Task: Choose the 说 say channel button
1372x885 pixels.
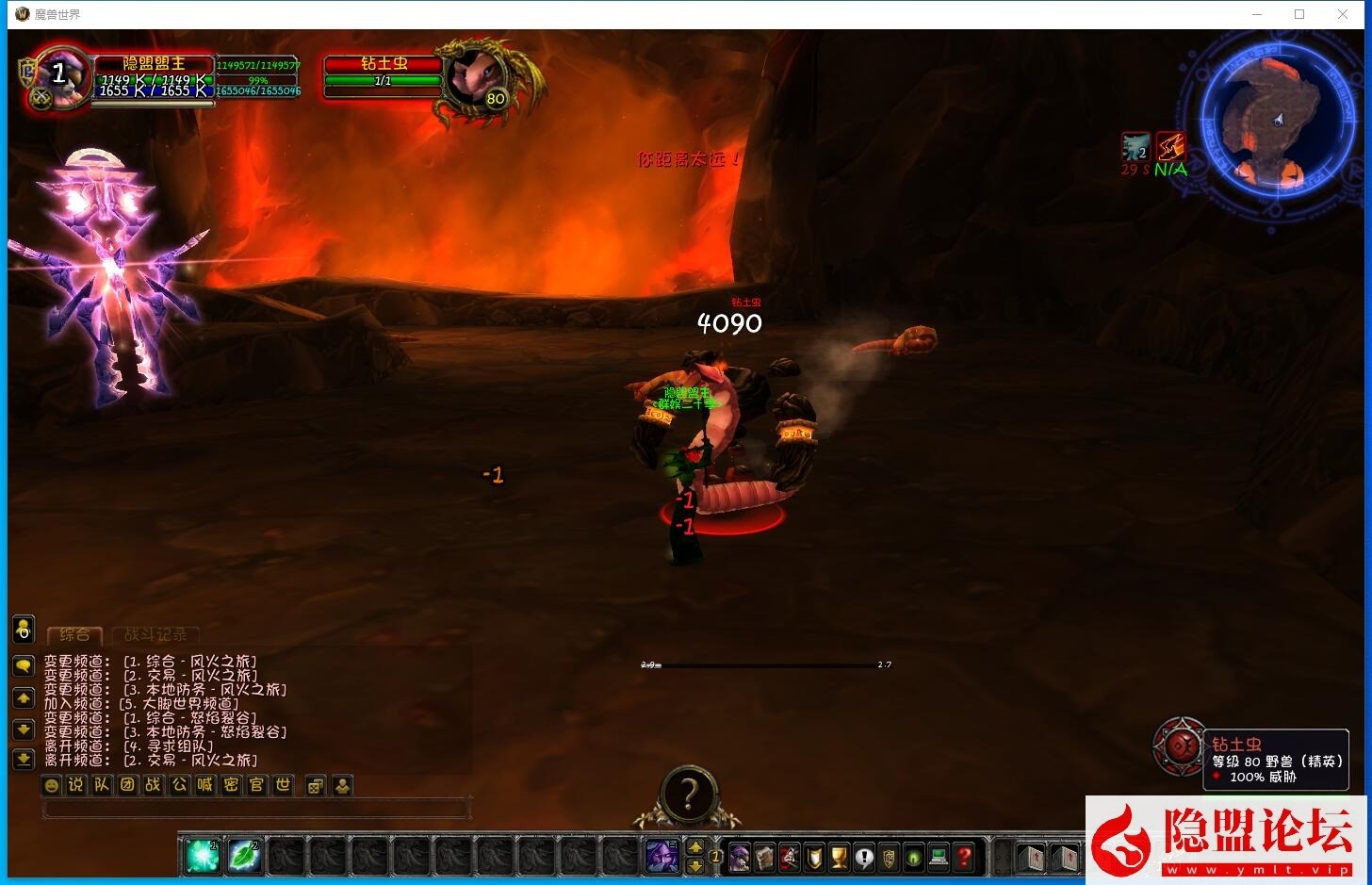Action: [x=76, y=785]
